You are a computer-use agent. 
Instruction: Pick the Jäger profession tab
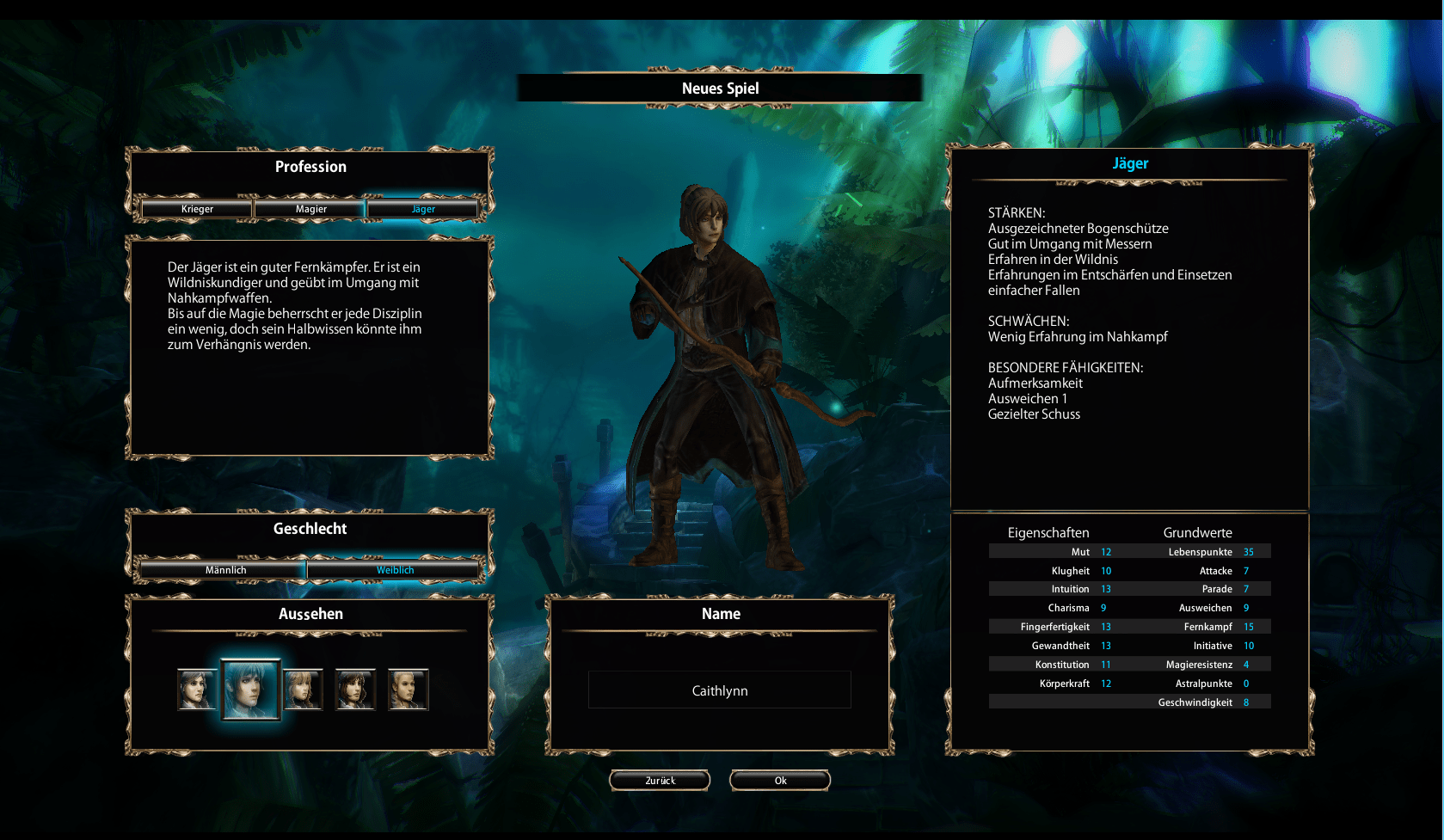(422, 209)
